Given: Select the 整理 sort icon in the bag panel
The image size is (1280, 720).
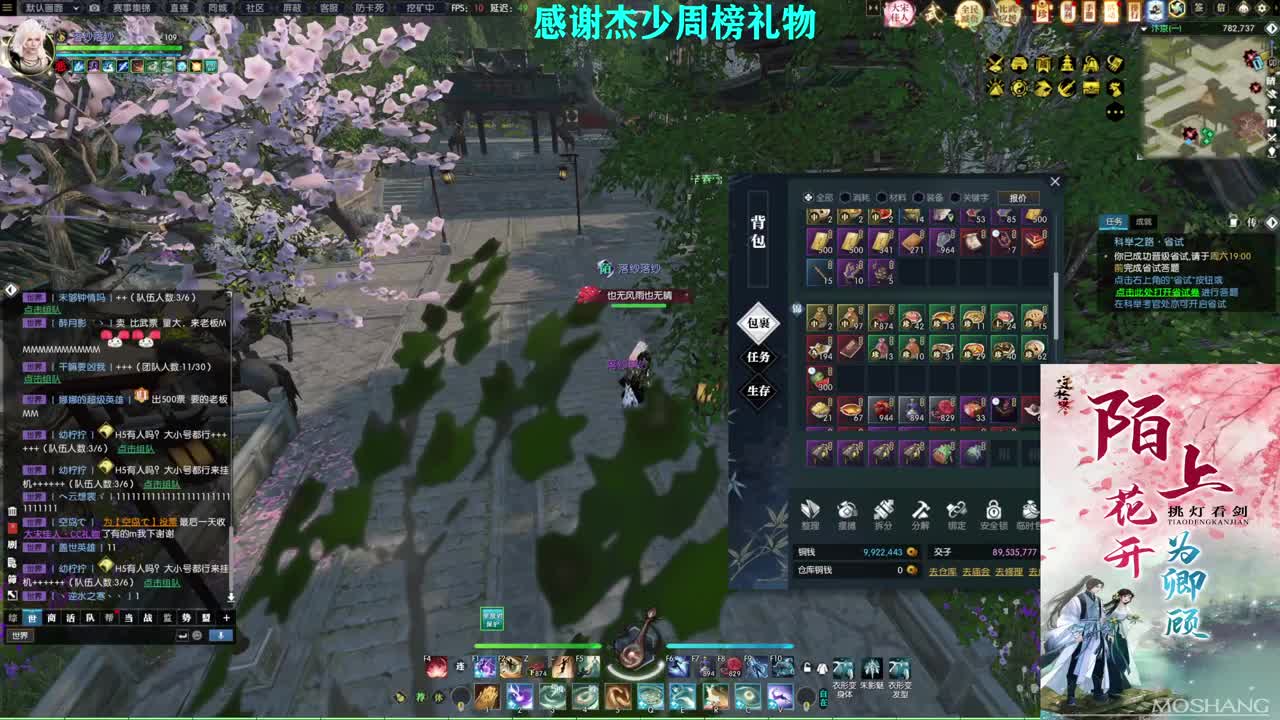Looking at the screenshot, I should click(x=808, y=510).
